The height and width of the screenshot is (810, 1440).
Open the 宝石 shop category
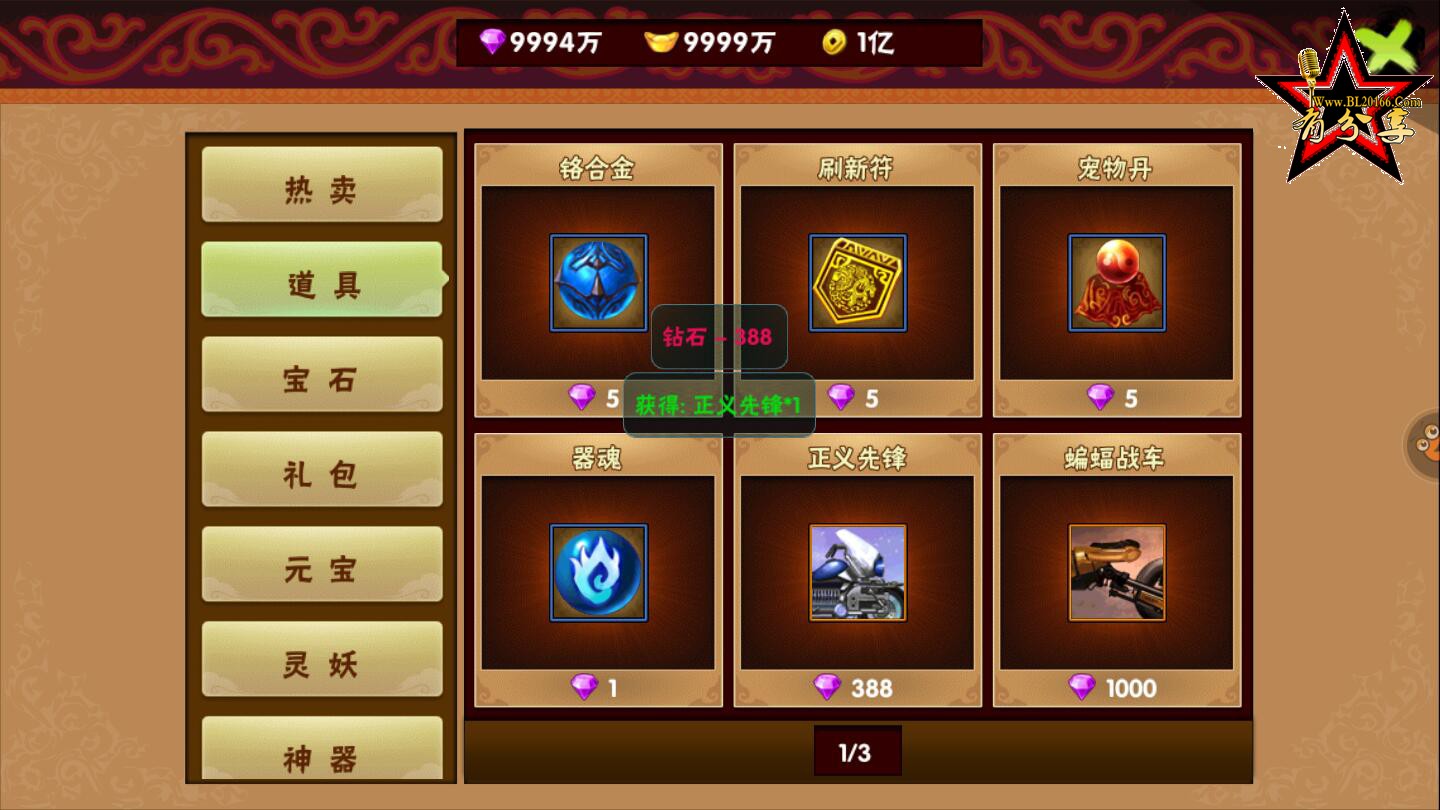click(322, 375)
